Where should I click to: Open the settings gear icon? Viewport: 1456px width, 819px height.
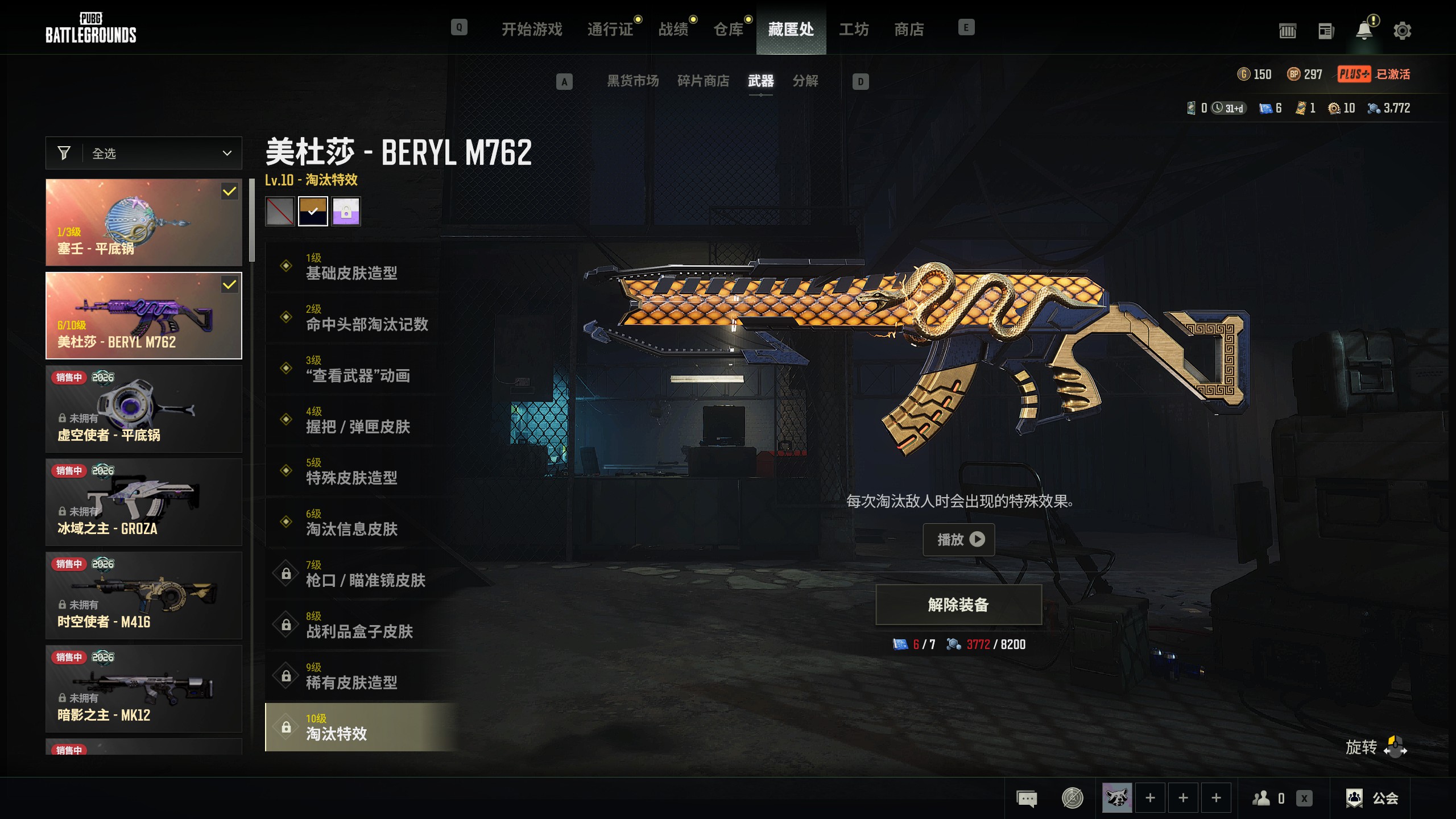[1402, 31]
